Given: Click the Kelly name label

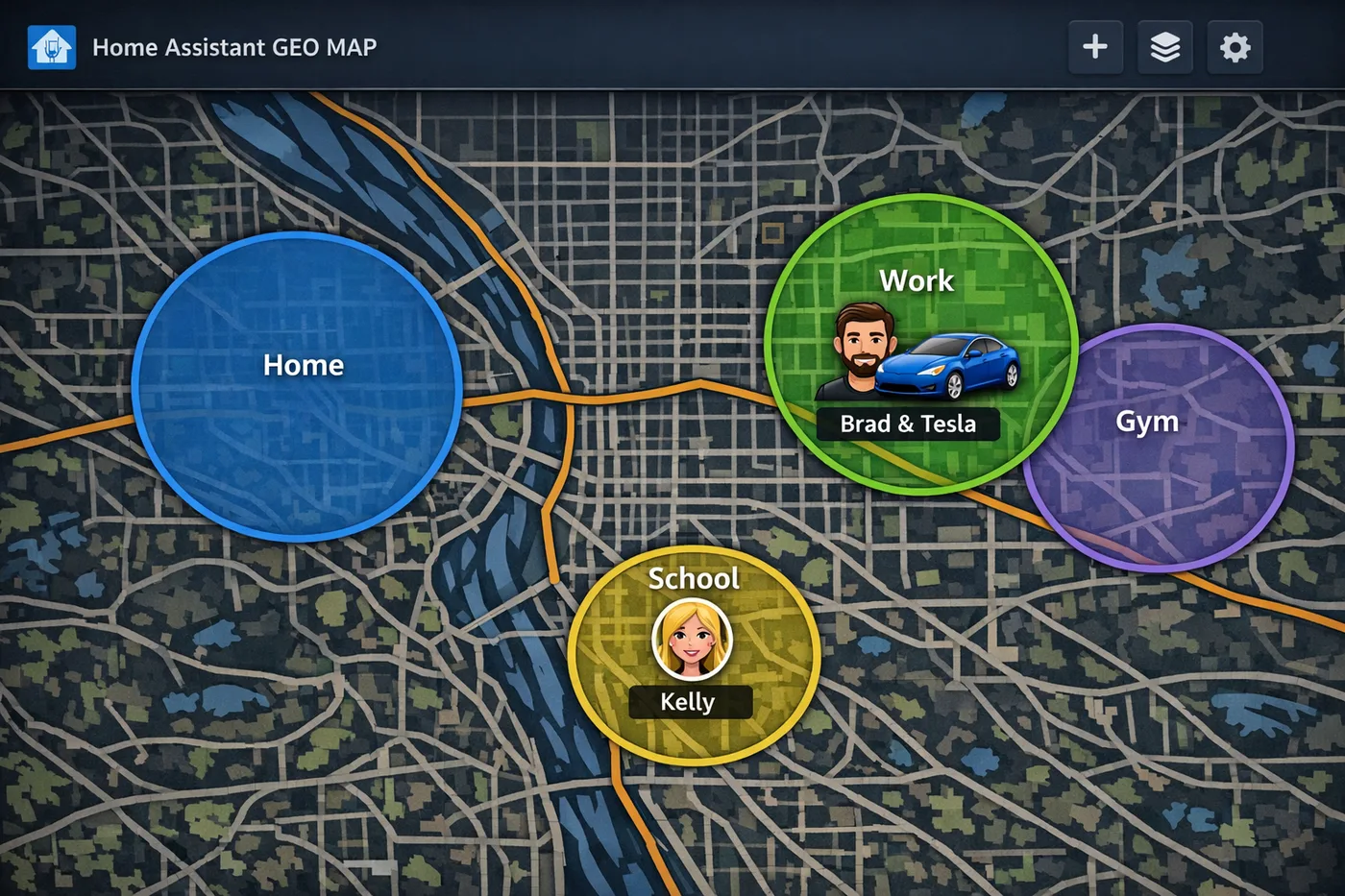Looking at the screenshot, I should pyautogui.click(x=689, y=701).
